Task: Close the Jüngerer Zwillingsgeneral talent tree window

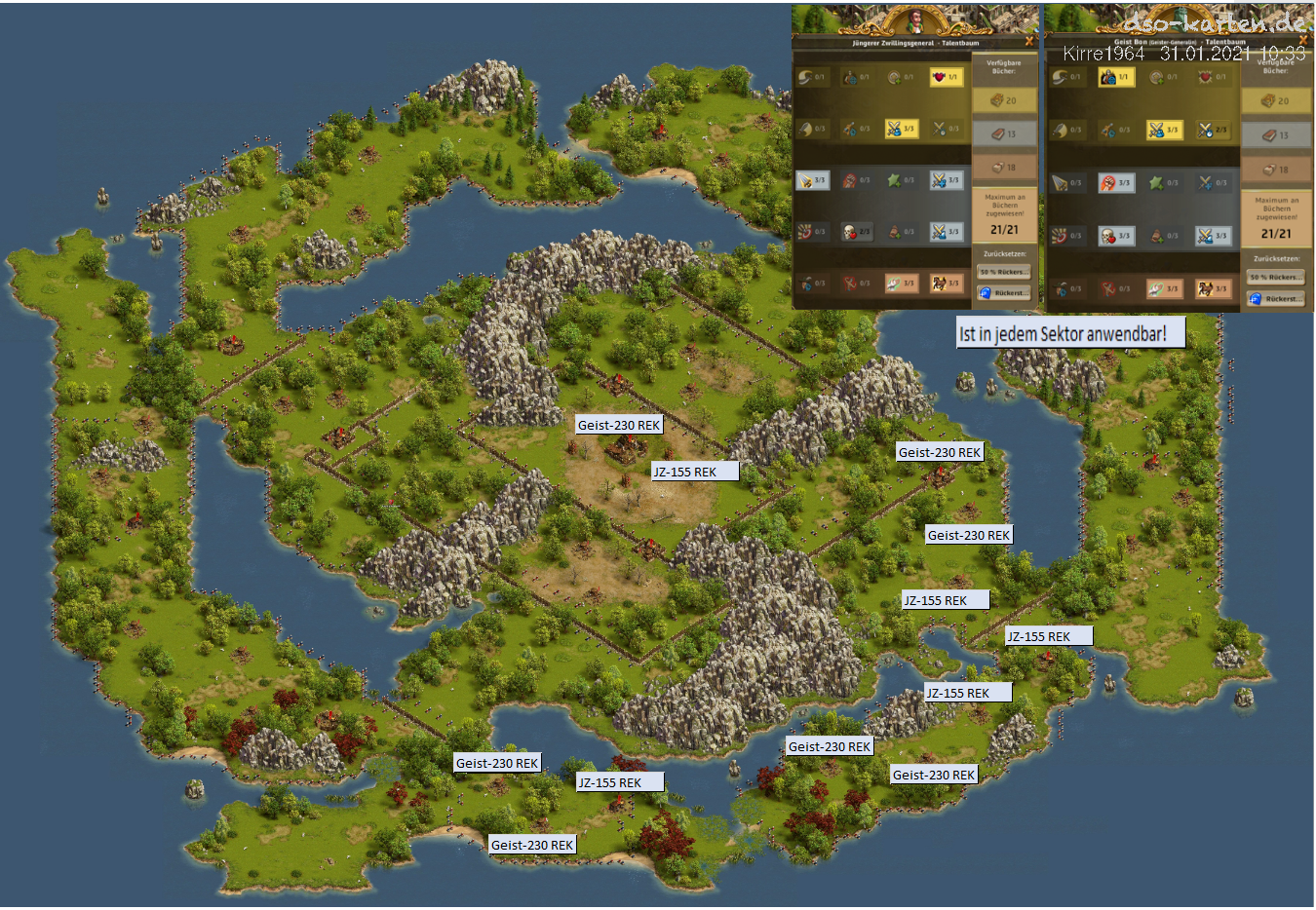Action: 1029,42
